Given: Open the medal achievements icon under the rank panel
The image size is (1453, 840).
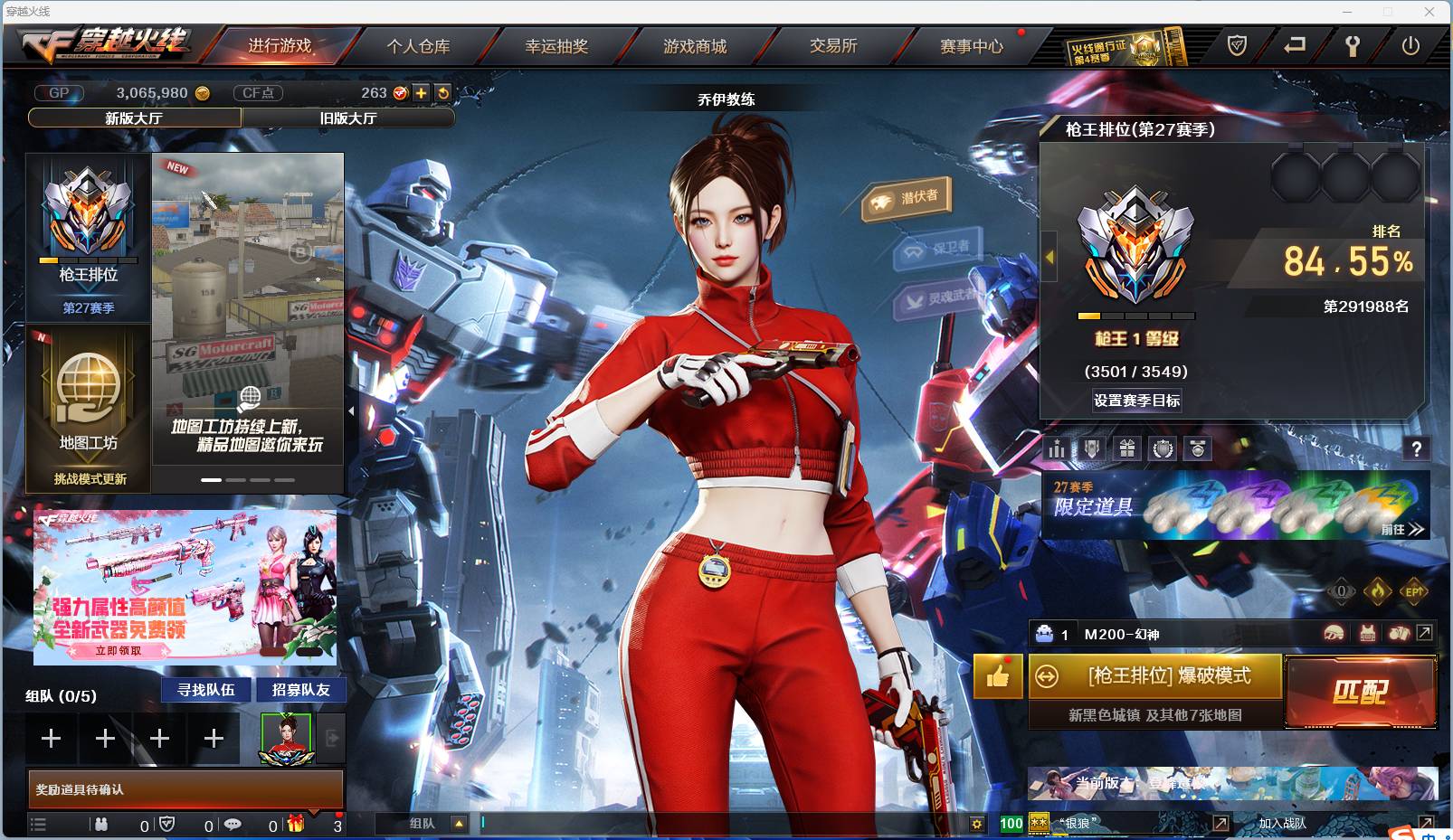Looking at the screenshot, I should coord(1198,448).
